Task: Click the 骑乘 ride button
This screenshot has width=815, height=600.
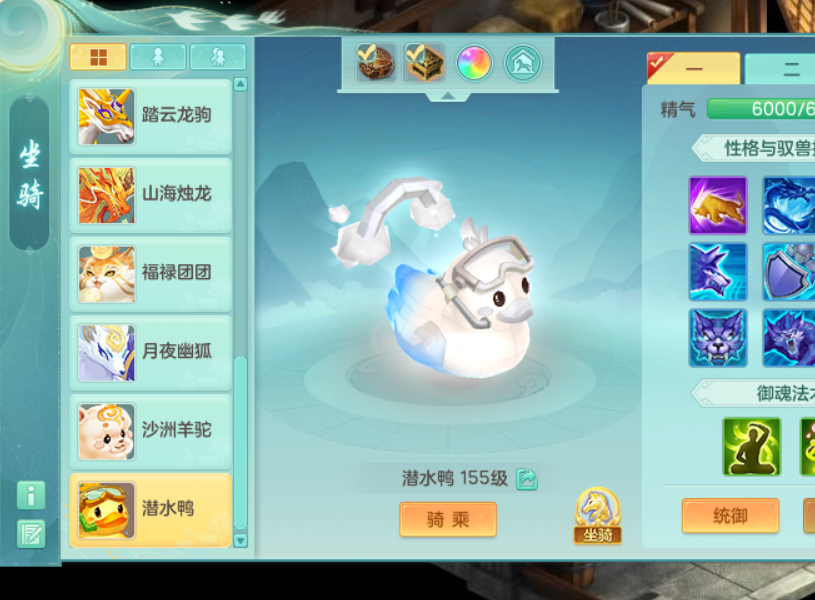Action: 448,519
